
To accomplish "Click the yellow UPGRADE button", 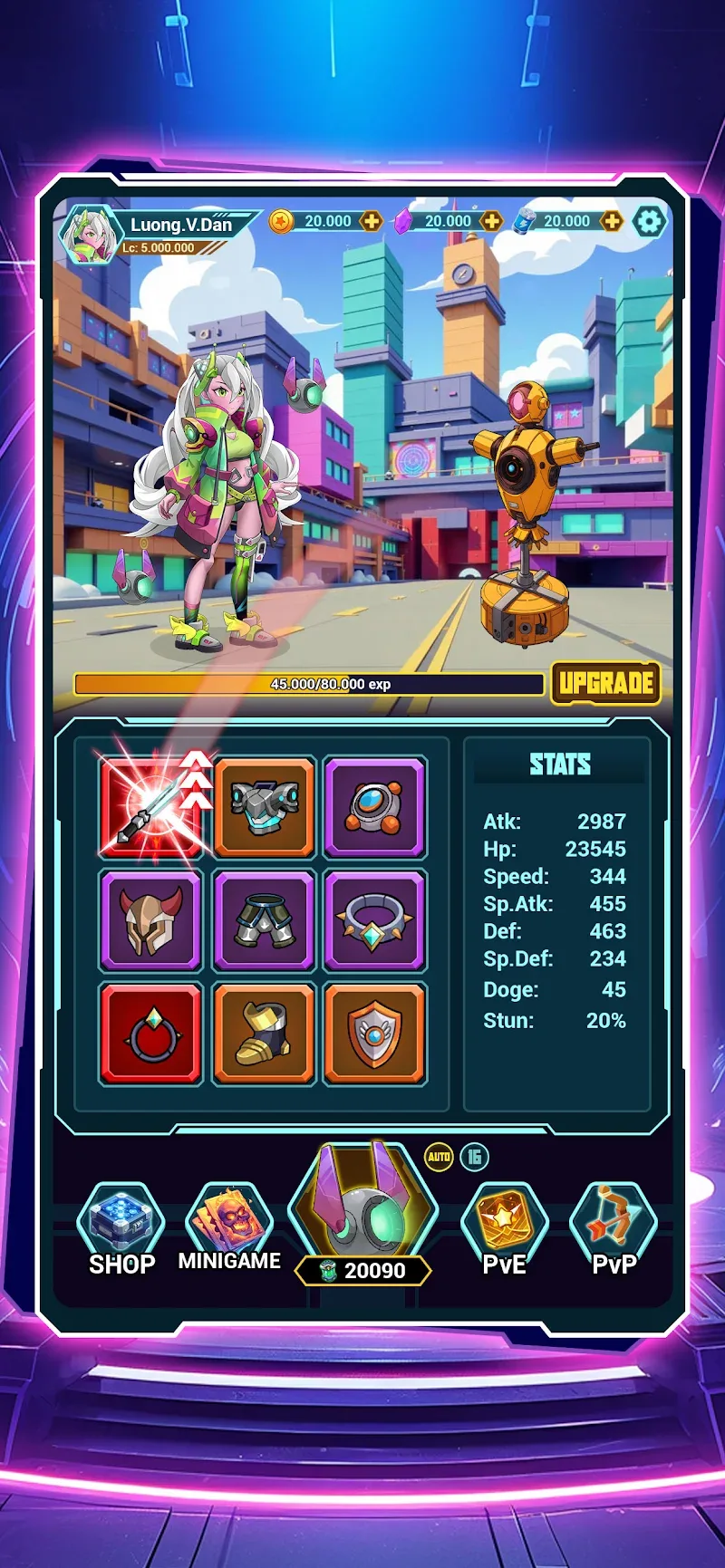I will (605, 683).
